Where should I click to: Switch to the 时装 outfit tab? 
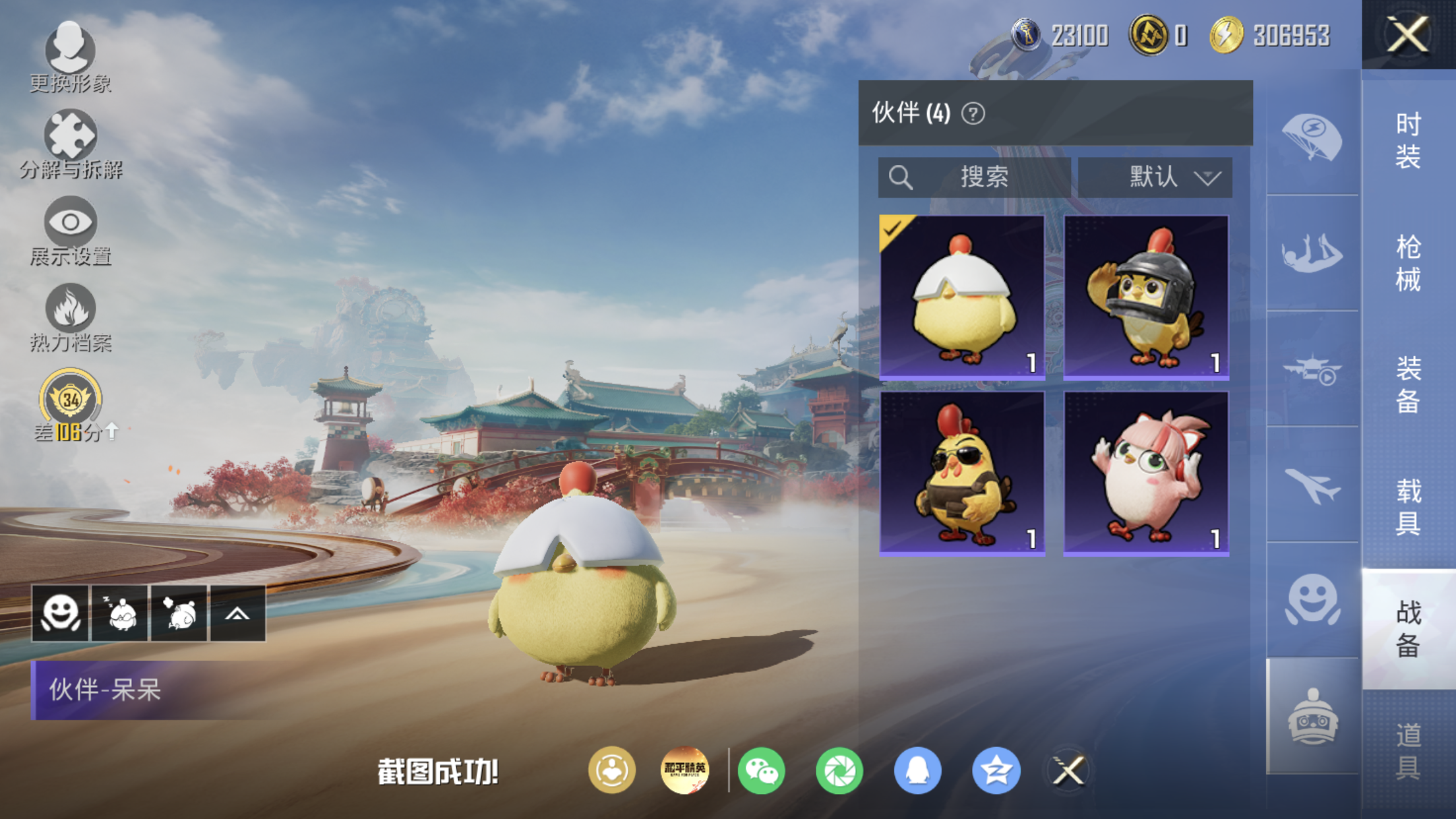tap(1408, 141)
